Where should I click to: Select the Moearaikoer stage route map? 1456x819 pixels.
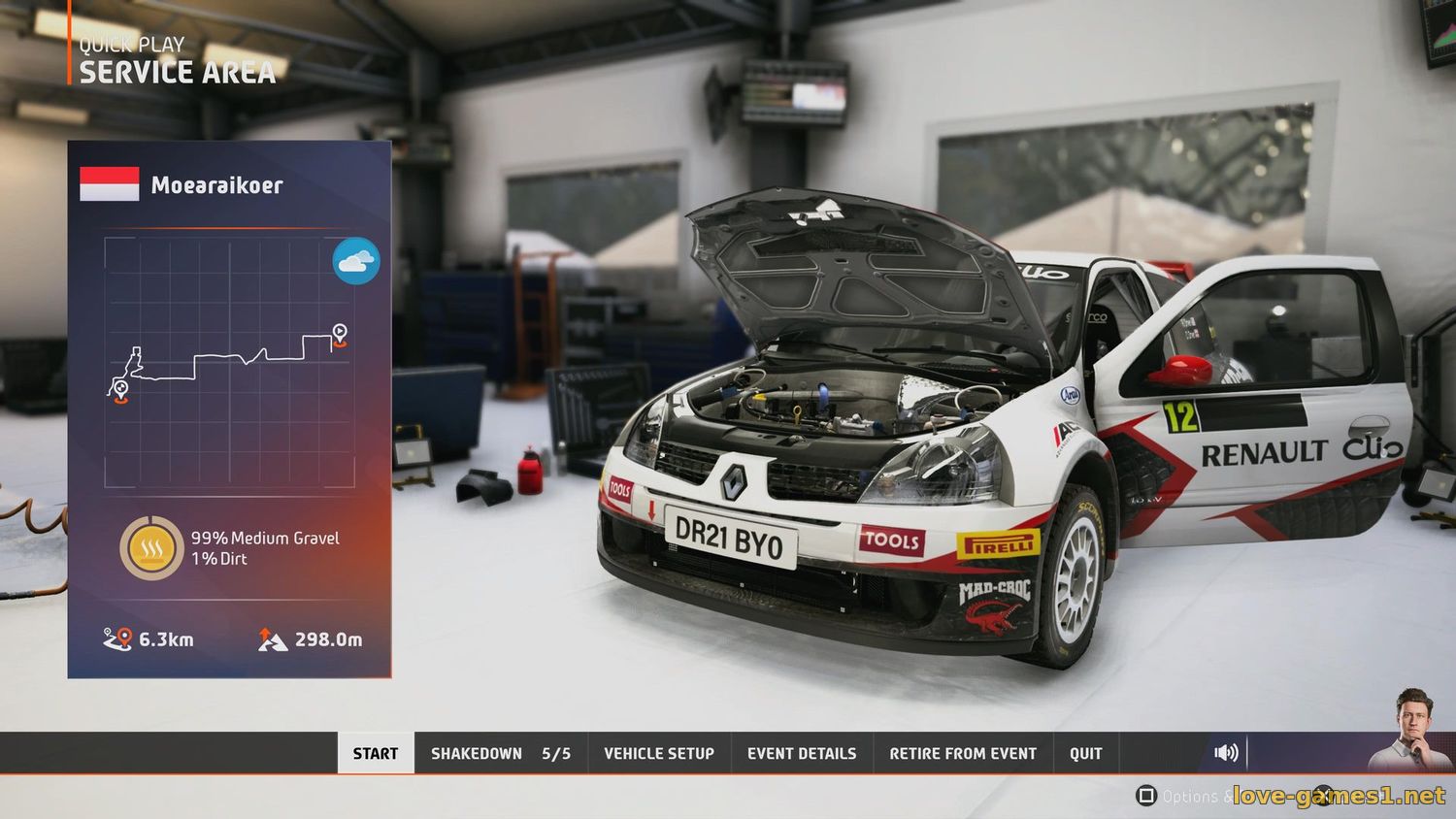229,362
